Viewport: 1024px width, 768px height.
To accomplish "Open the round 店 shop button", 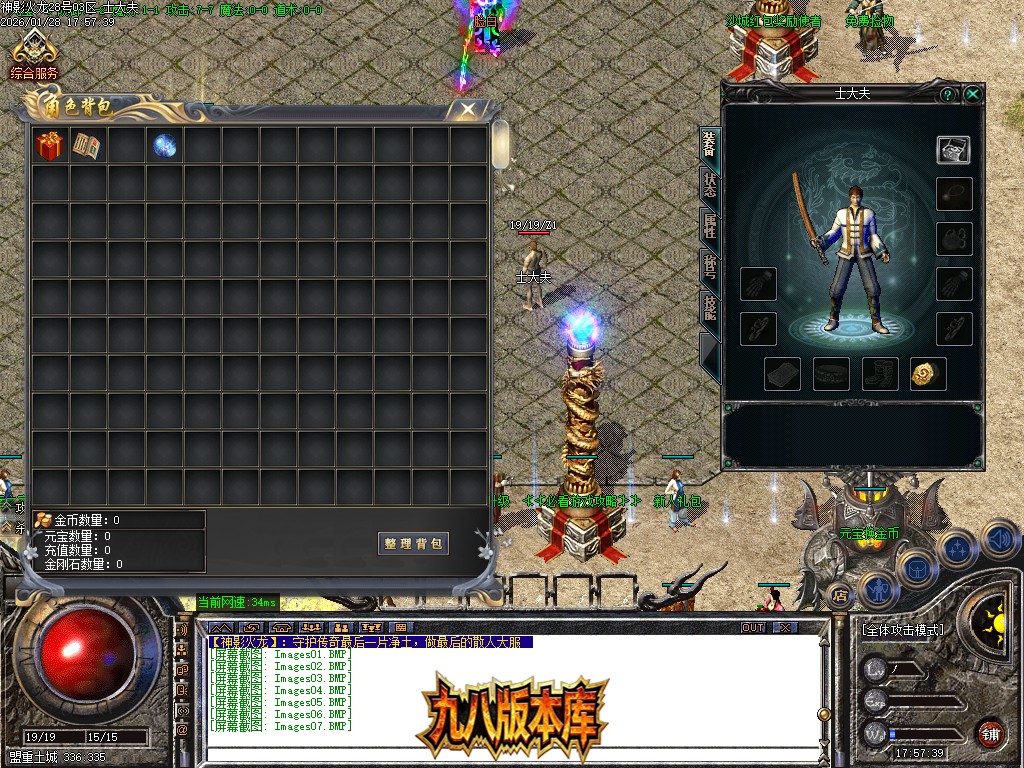I will pyautogui.click(x=840, y=596).
